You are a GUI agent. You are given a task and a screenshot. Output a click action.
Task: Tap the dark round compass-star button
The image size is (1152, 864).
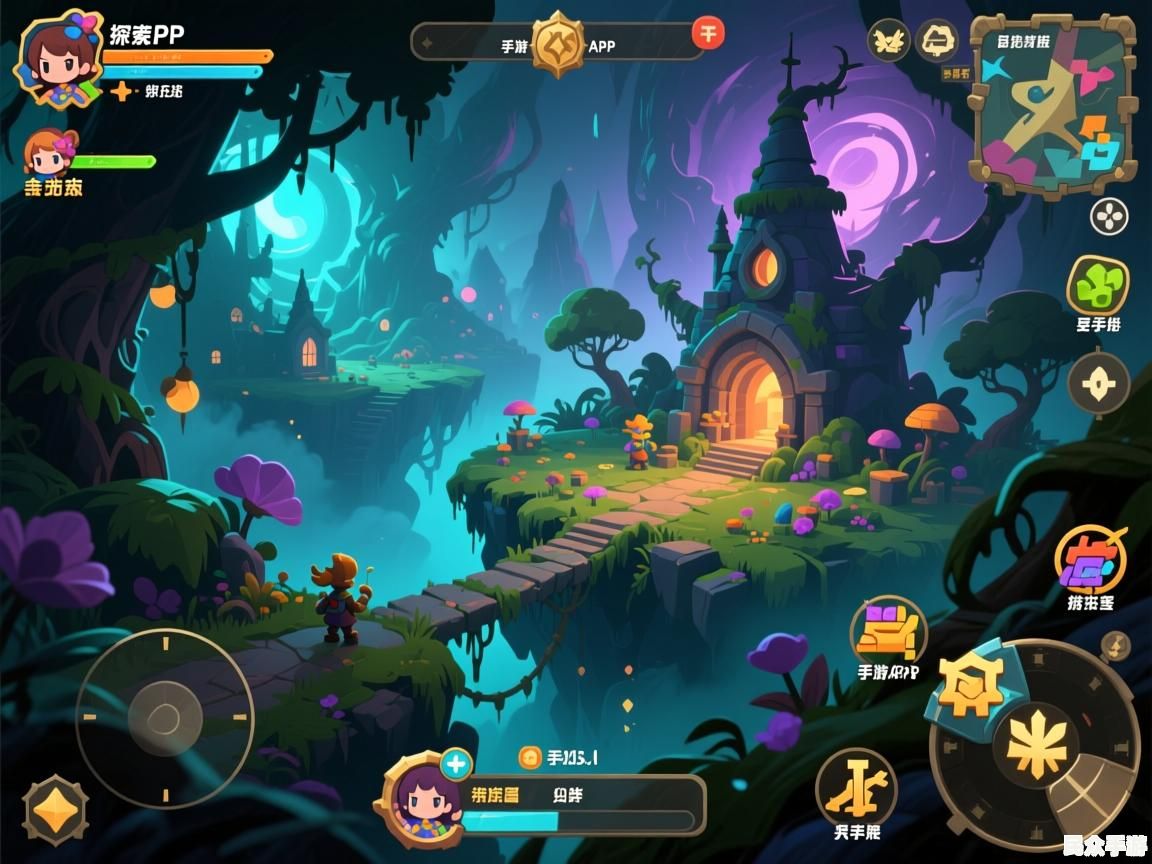point(1098,383)
